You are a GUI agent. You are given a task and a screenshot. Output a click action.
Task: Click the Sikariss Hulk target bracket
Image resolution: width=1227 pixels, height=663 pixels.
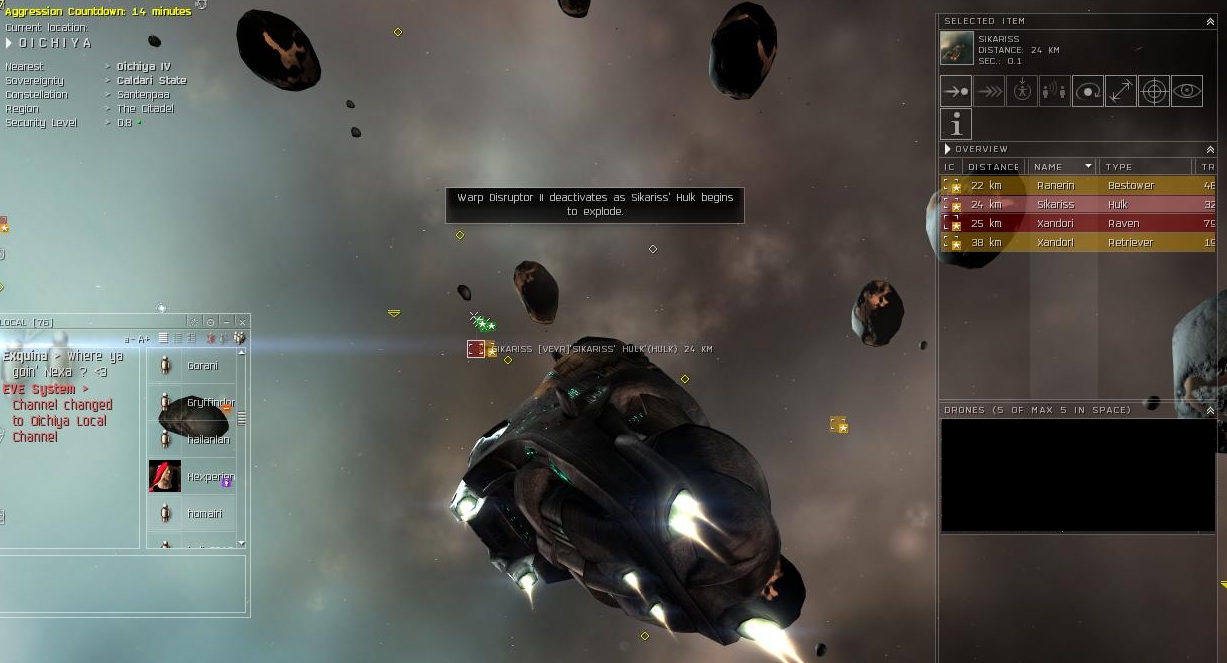click(476, 349)
